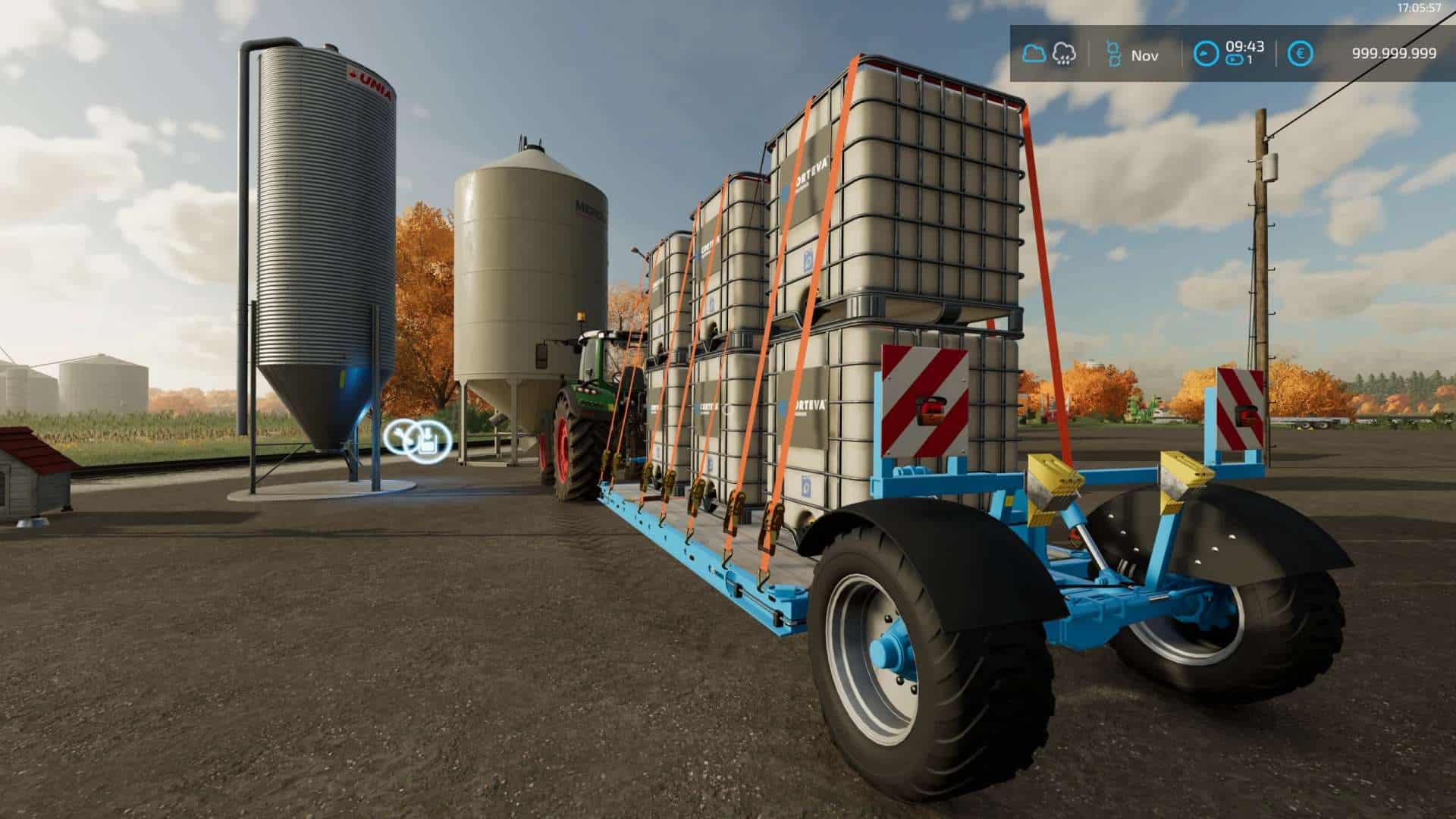Click the cloudy weather icon
Screen dimensions: 1456x819
pos(1034,54)
